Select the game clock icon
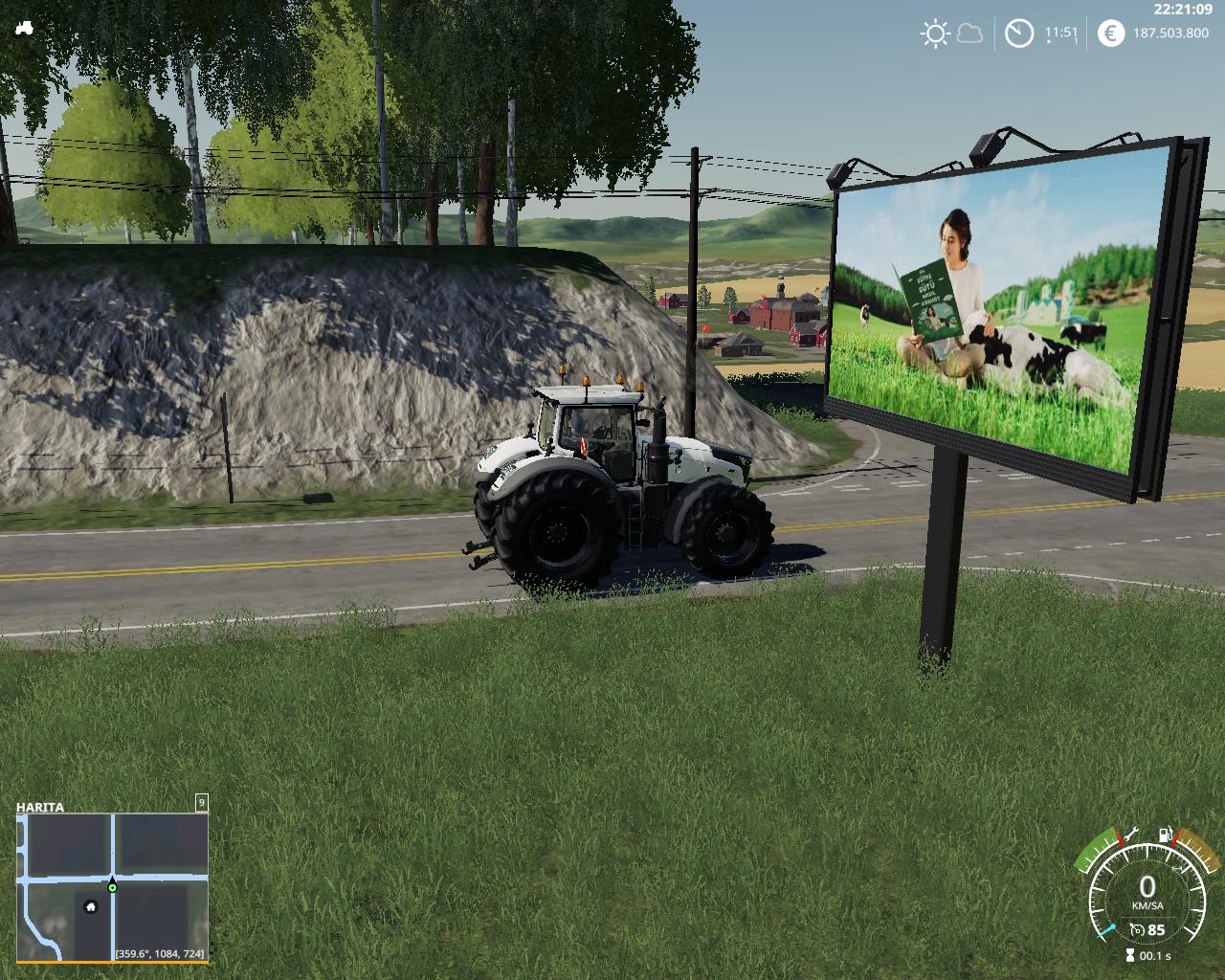The image size is (1225, 980). pos(1019,33)
